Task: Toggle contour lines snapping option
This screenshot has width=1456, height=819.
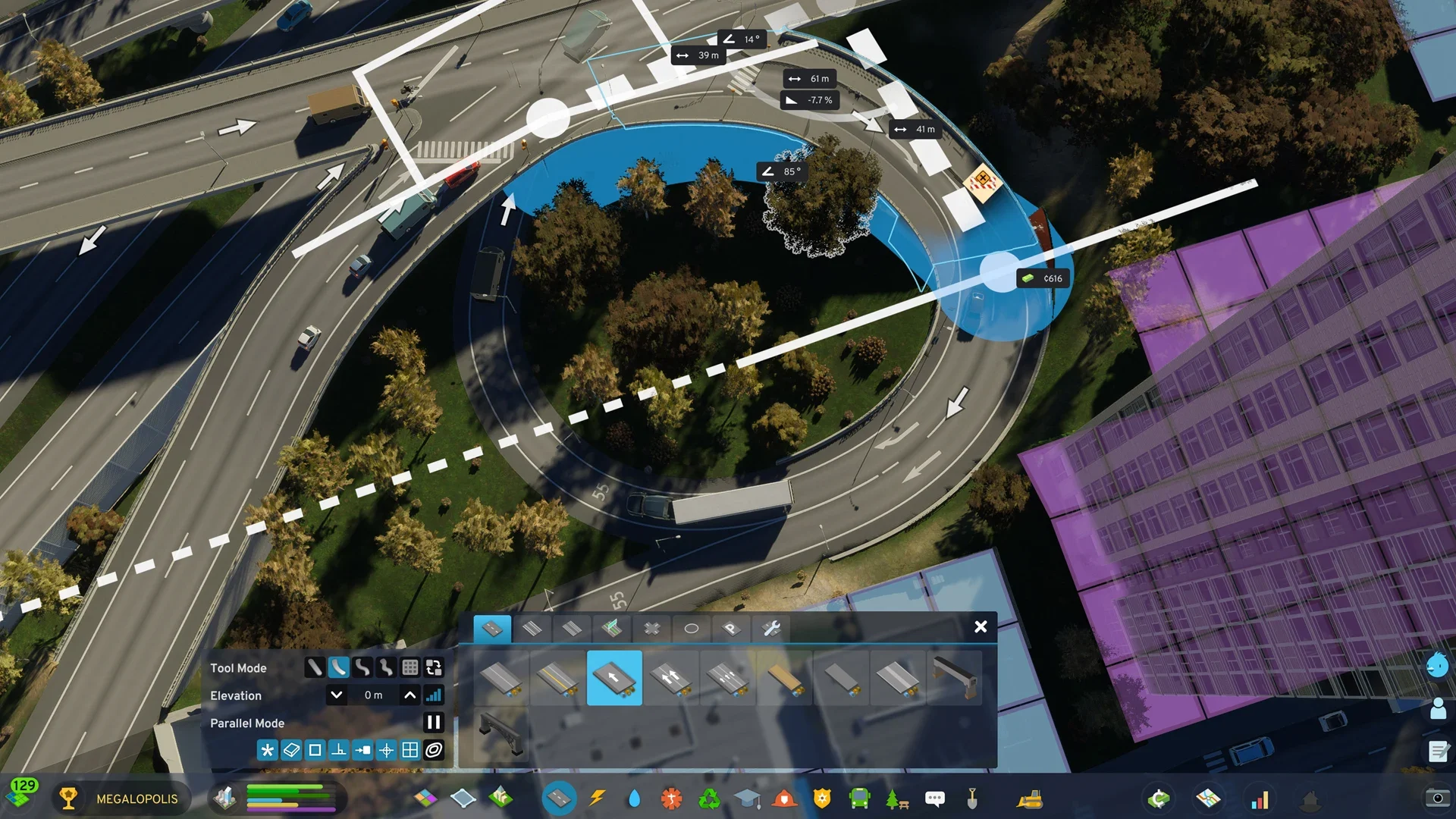Action: pyautogui.click(x=434, y=750)
